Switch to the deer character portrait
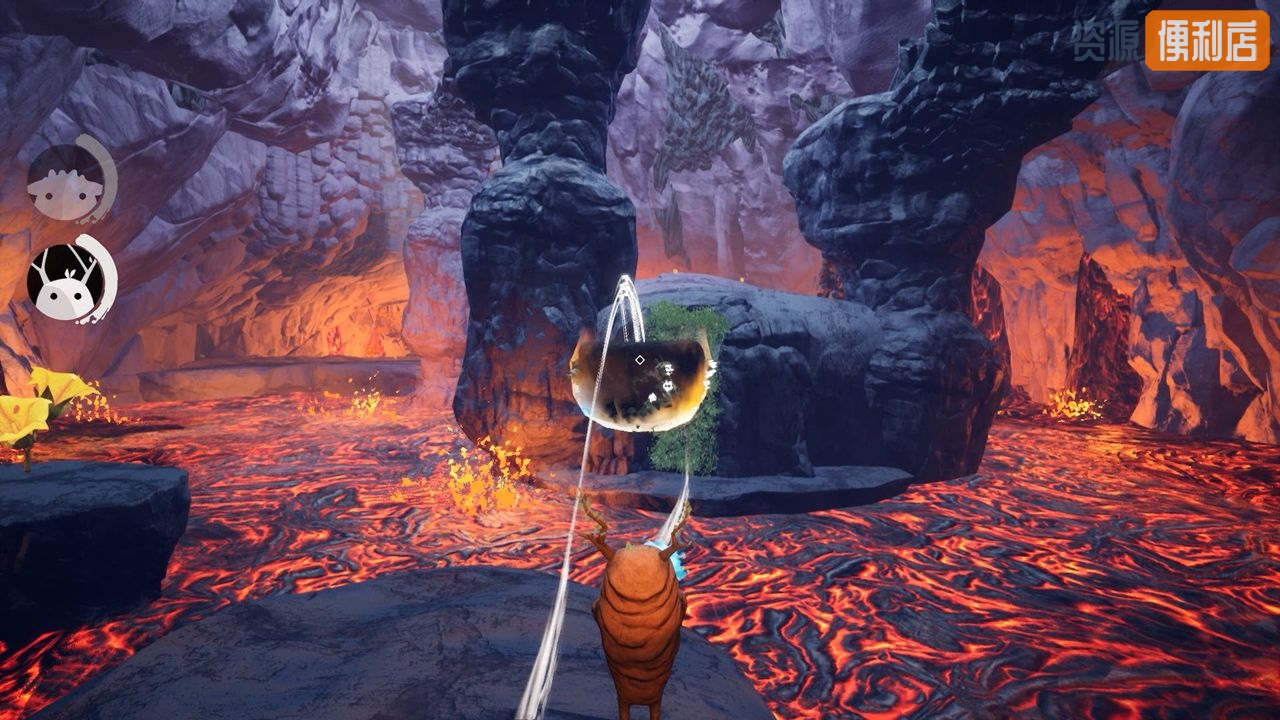The image size is (1280, 720). coord(67,282)
